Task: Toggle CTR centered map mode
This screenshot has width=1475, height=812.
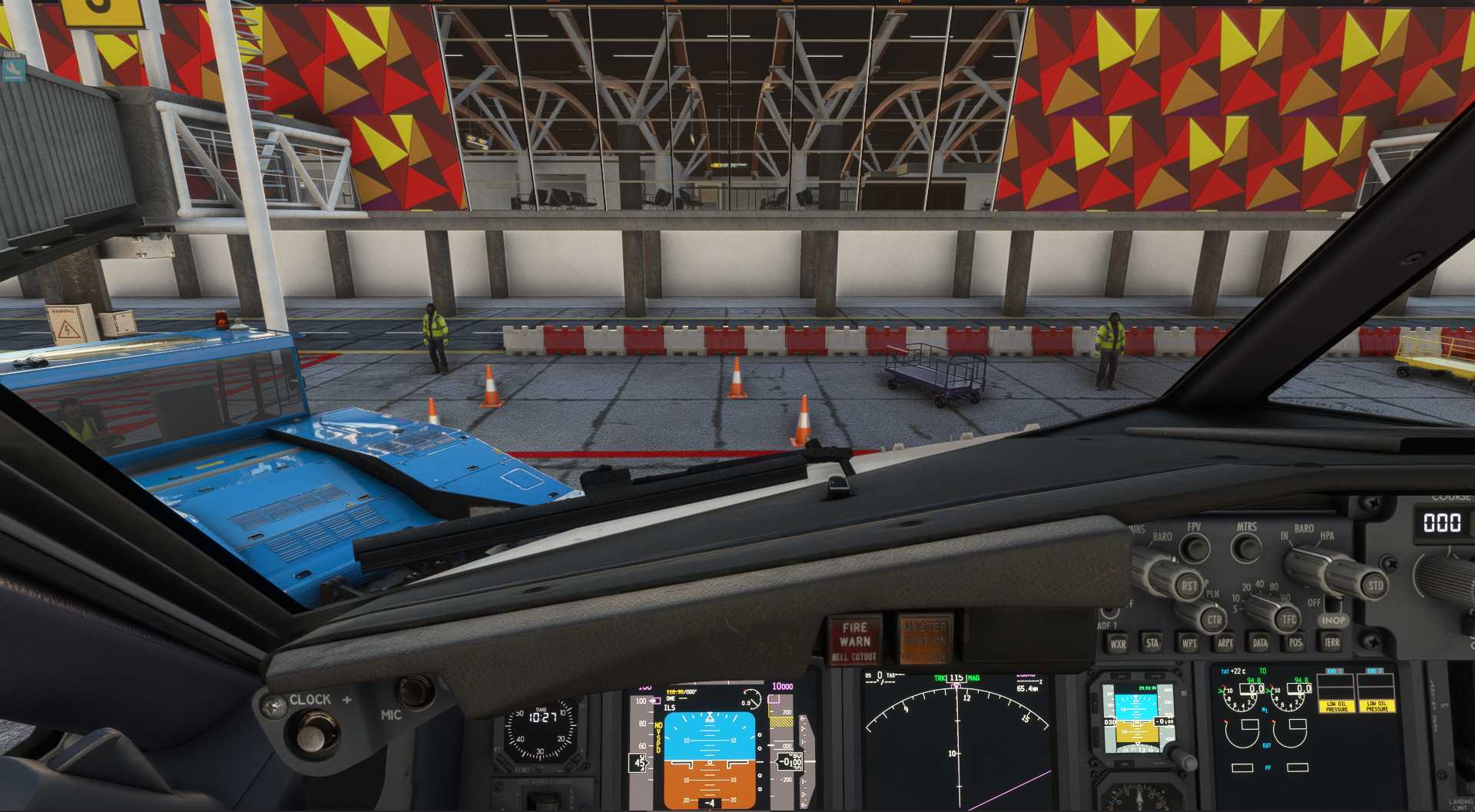Action: [1215, 619]
